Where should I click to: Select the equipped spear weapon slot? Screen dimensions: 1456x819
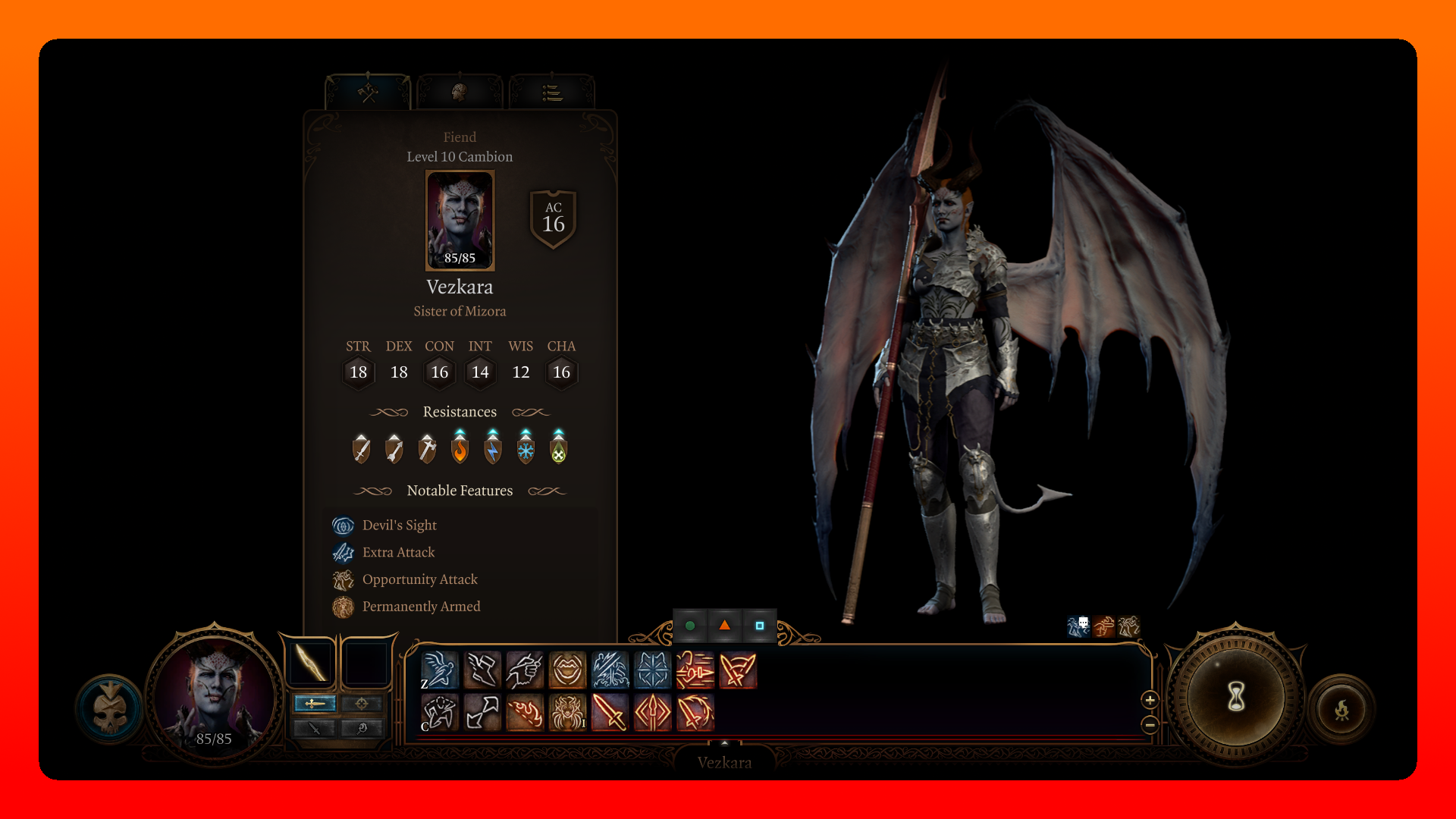tap(311, 662)
